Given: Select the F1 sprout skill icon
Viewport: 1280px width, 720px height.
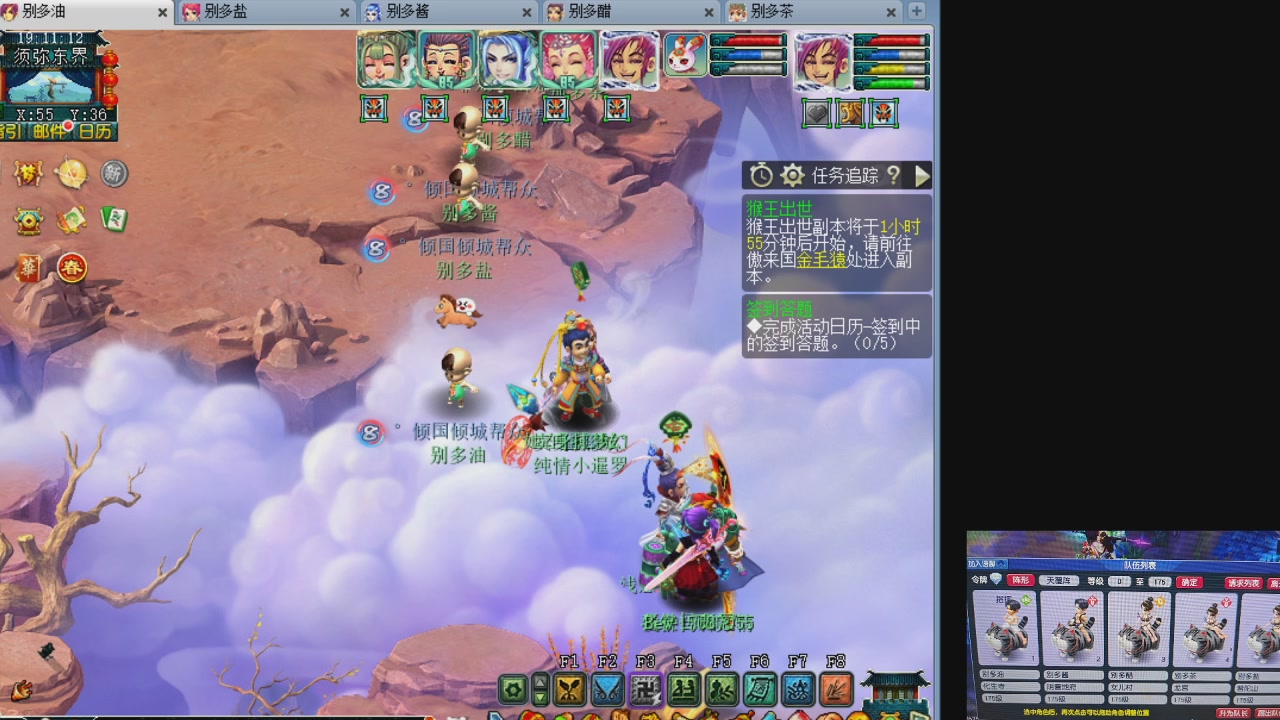Looking at the screenshot, I should [x=570, y=688].
